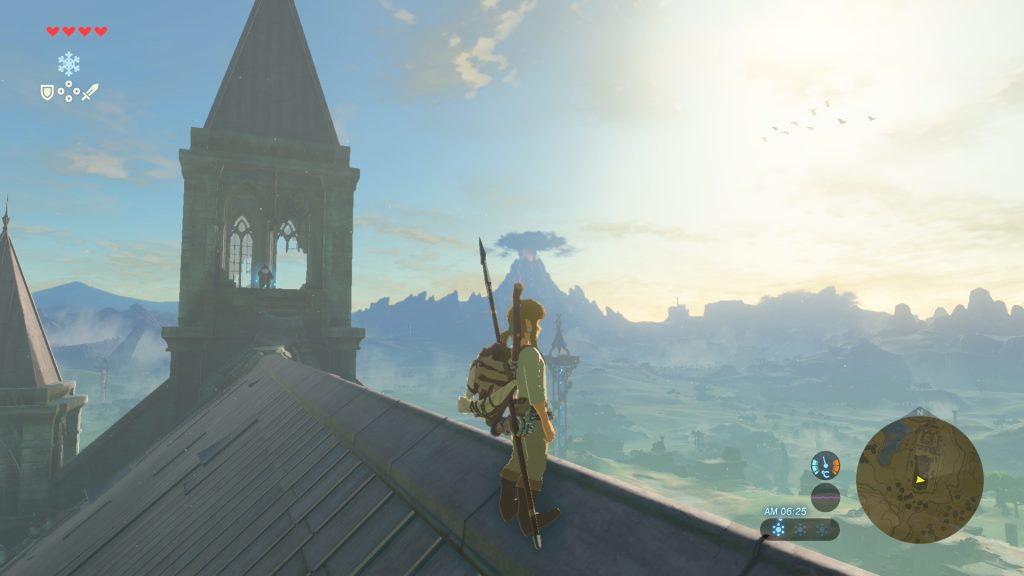Open the circular minimap
The height and width of the screenshot is (576, 1024).
coord(919,479)
